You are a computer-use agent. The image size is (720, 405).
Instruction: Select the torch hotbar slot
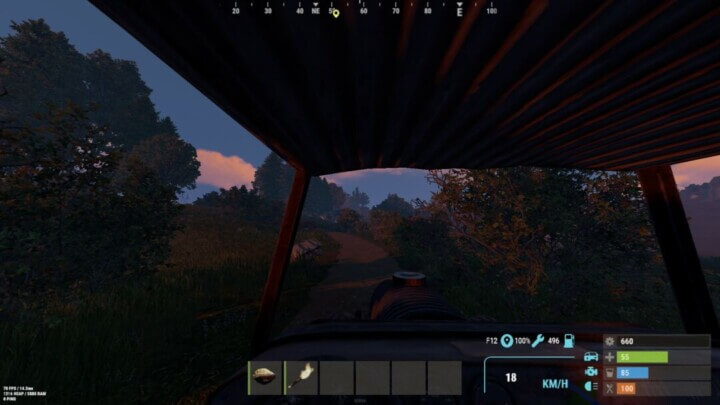coord(301,377)
